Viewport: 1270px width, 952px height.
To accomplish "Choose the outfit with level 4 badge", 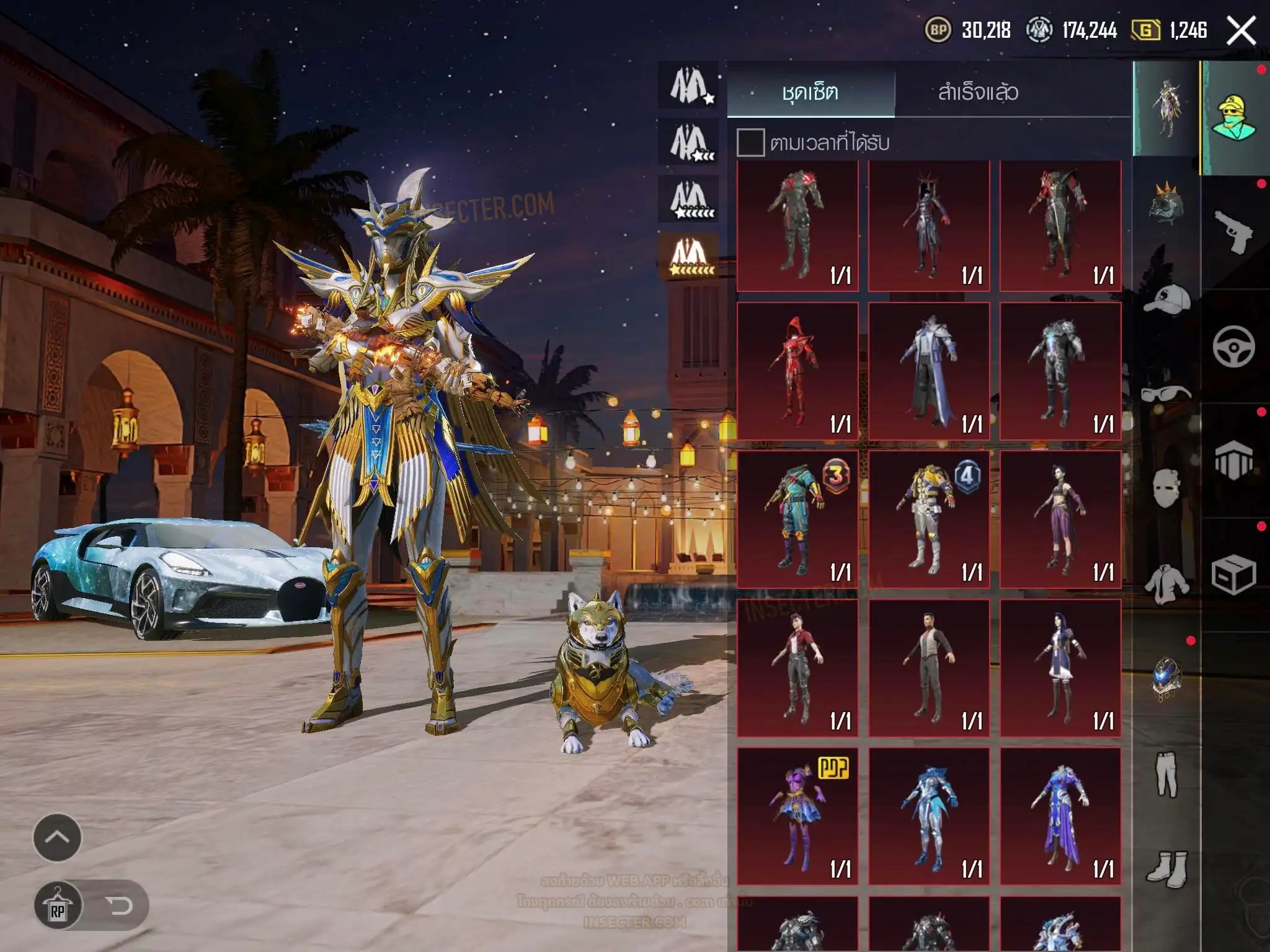I will pos(929,519).
